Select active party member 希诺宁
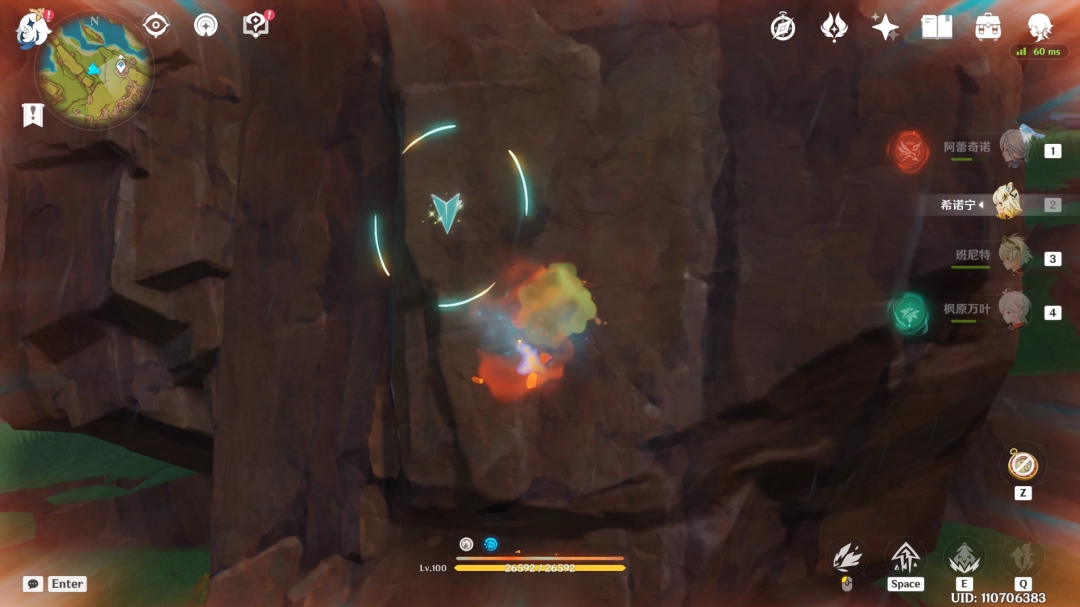1080x607 pixels. [x=1006, y=204]
